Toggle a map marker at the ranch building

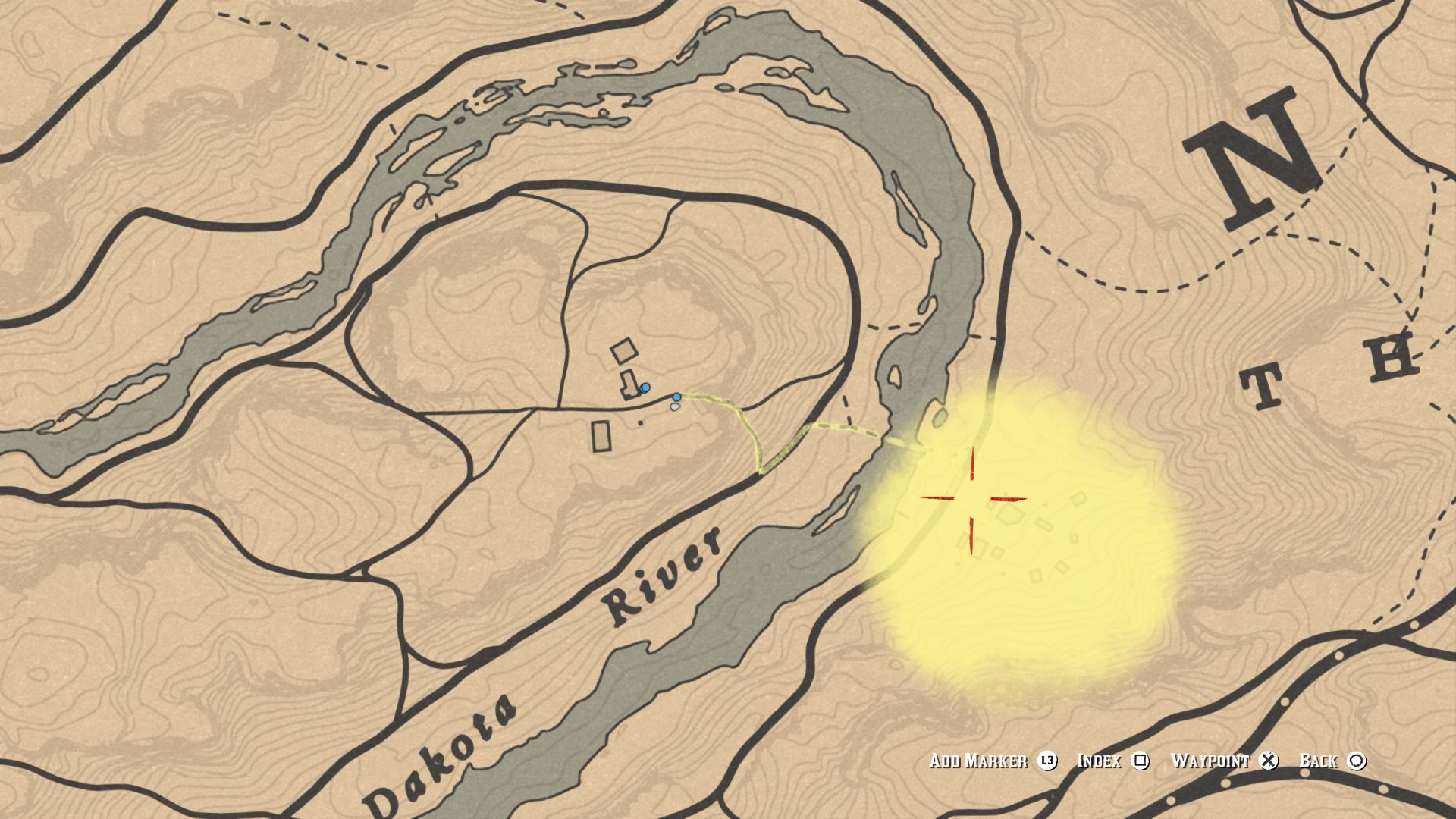(625, 350)
